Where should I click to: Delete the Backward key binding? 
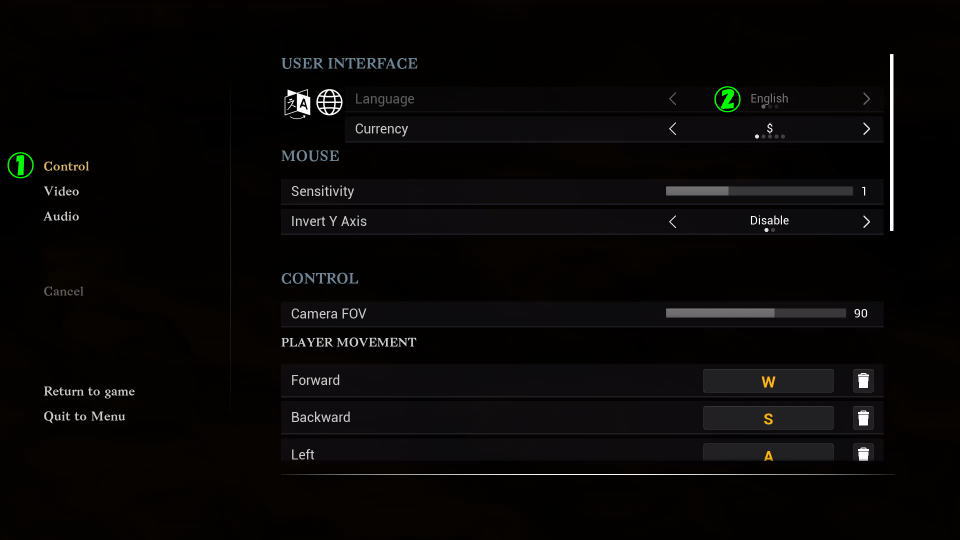(863, 418)
